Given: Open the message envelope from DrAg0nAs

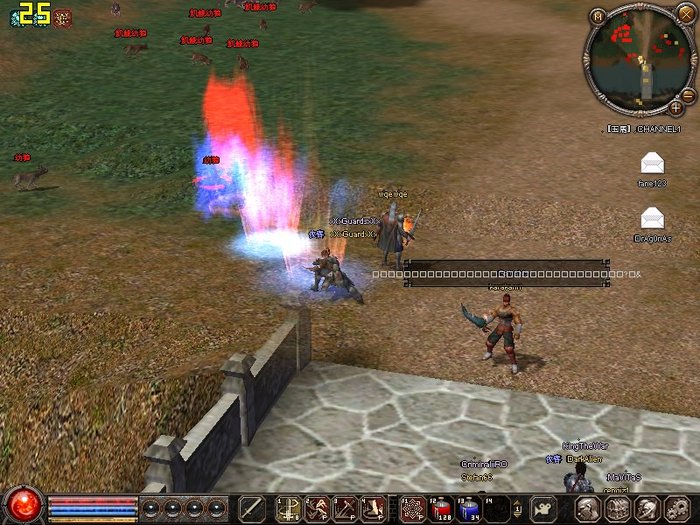Looking at the screenshot, I should [x=653, y=216].
